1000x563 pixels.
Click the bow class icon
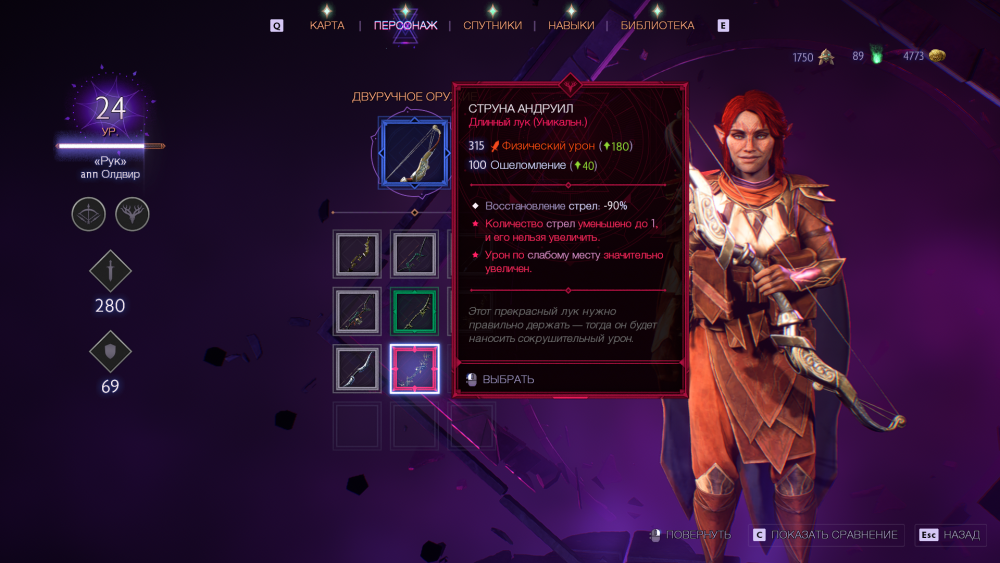coord(88,214)
